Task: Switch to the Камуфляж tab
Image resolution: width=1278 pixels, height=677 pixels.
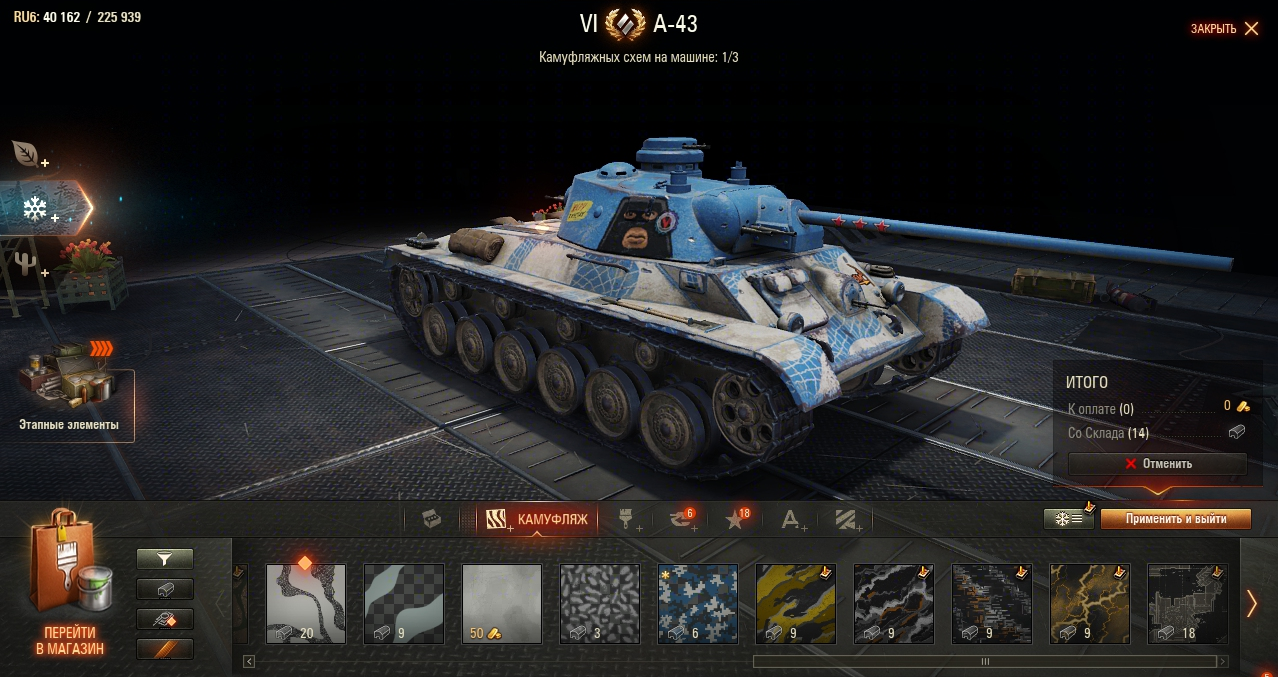Action: (537, 519)
